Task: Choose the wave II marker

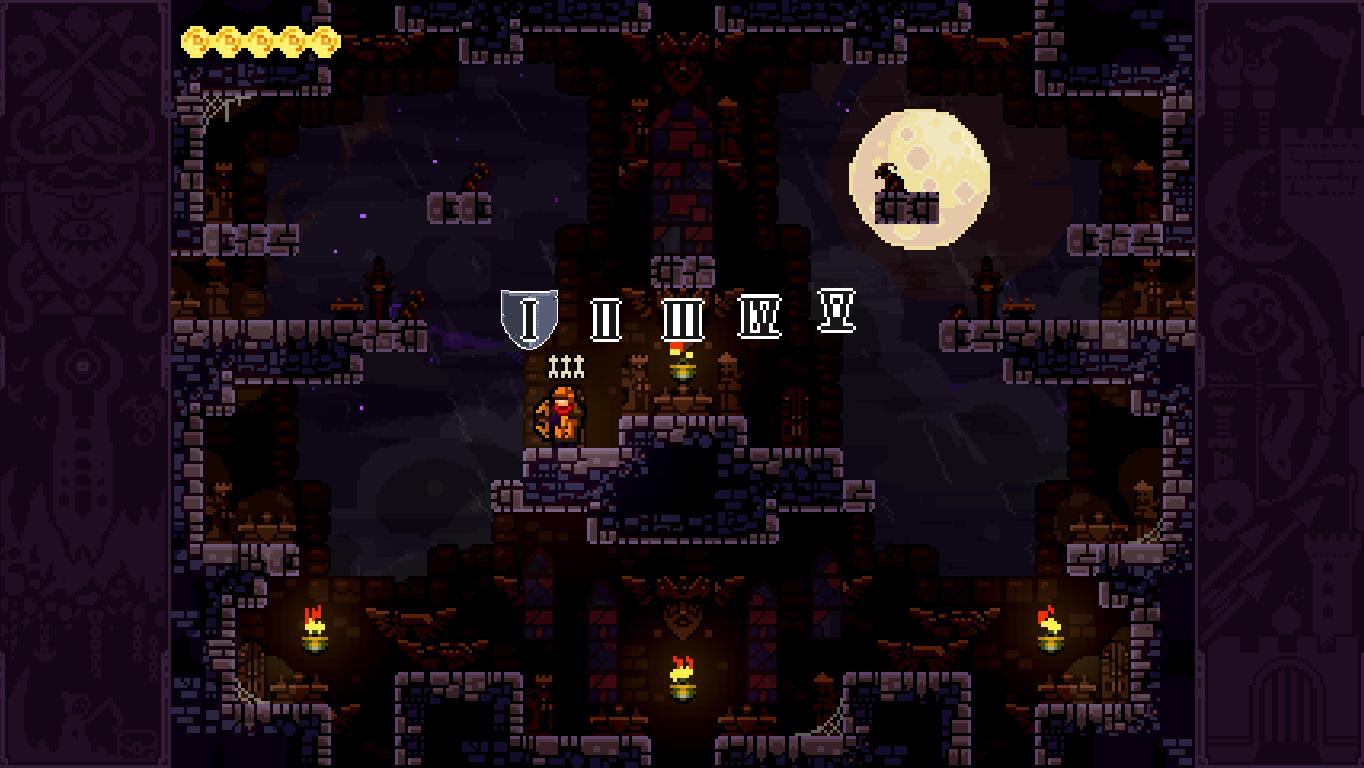Action: coord(605,320)
